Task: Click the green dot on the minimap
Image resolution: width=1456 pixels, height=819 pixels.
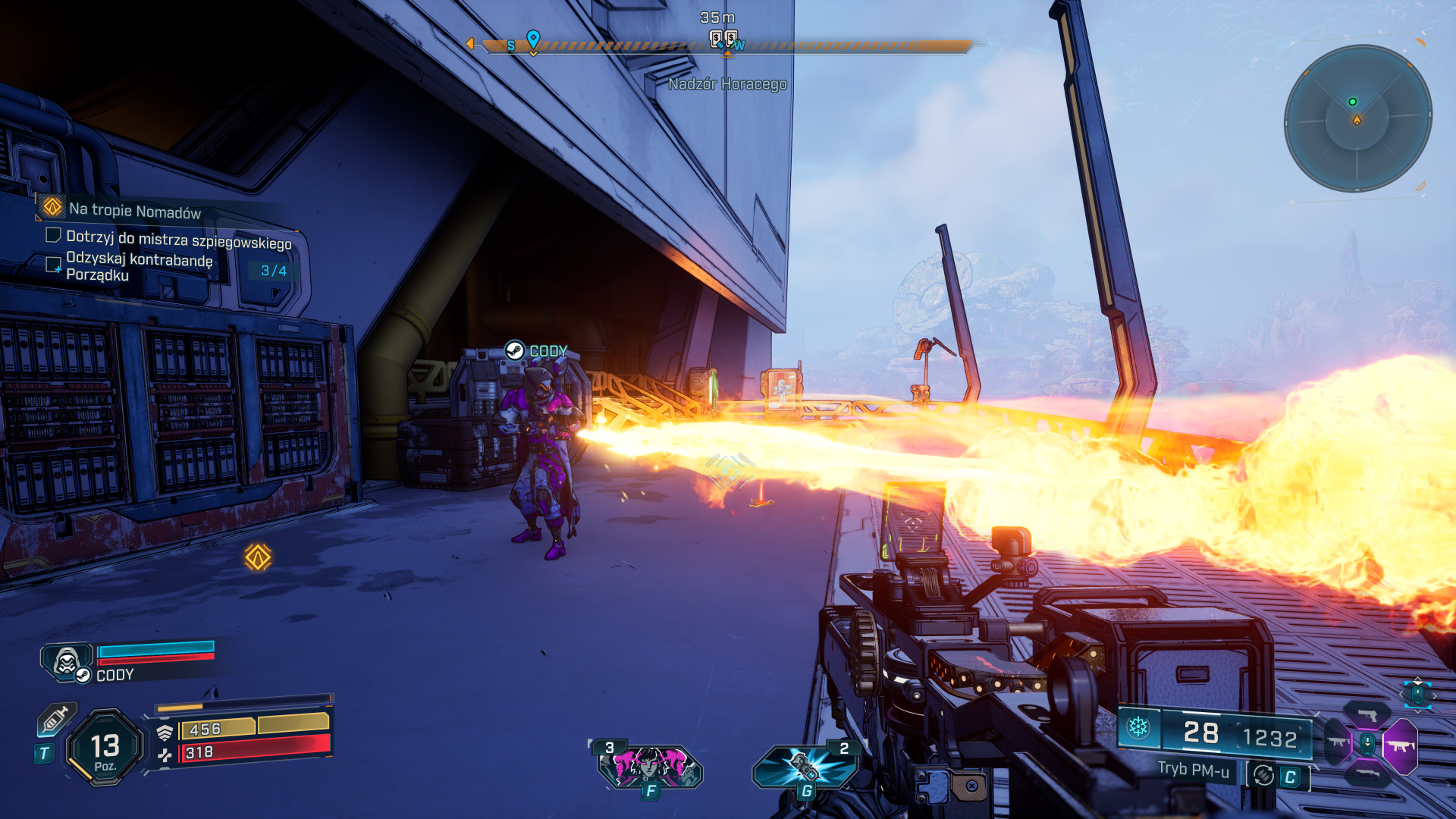Action: tap(1352, 102)
